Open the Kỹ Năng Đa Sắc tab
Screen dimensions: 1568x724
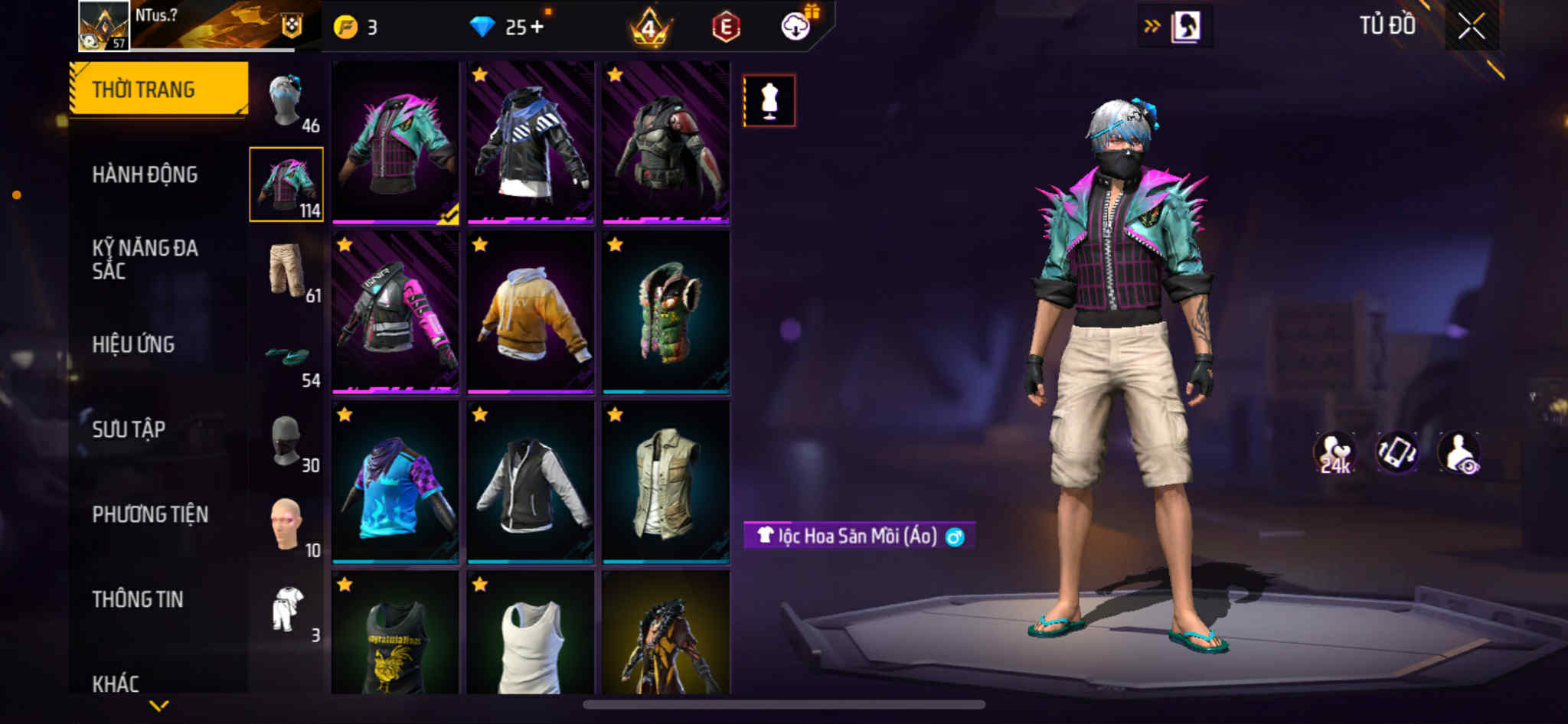tap(145, 259)
